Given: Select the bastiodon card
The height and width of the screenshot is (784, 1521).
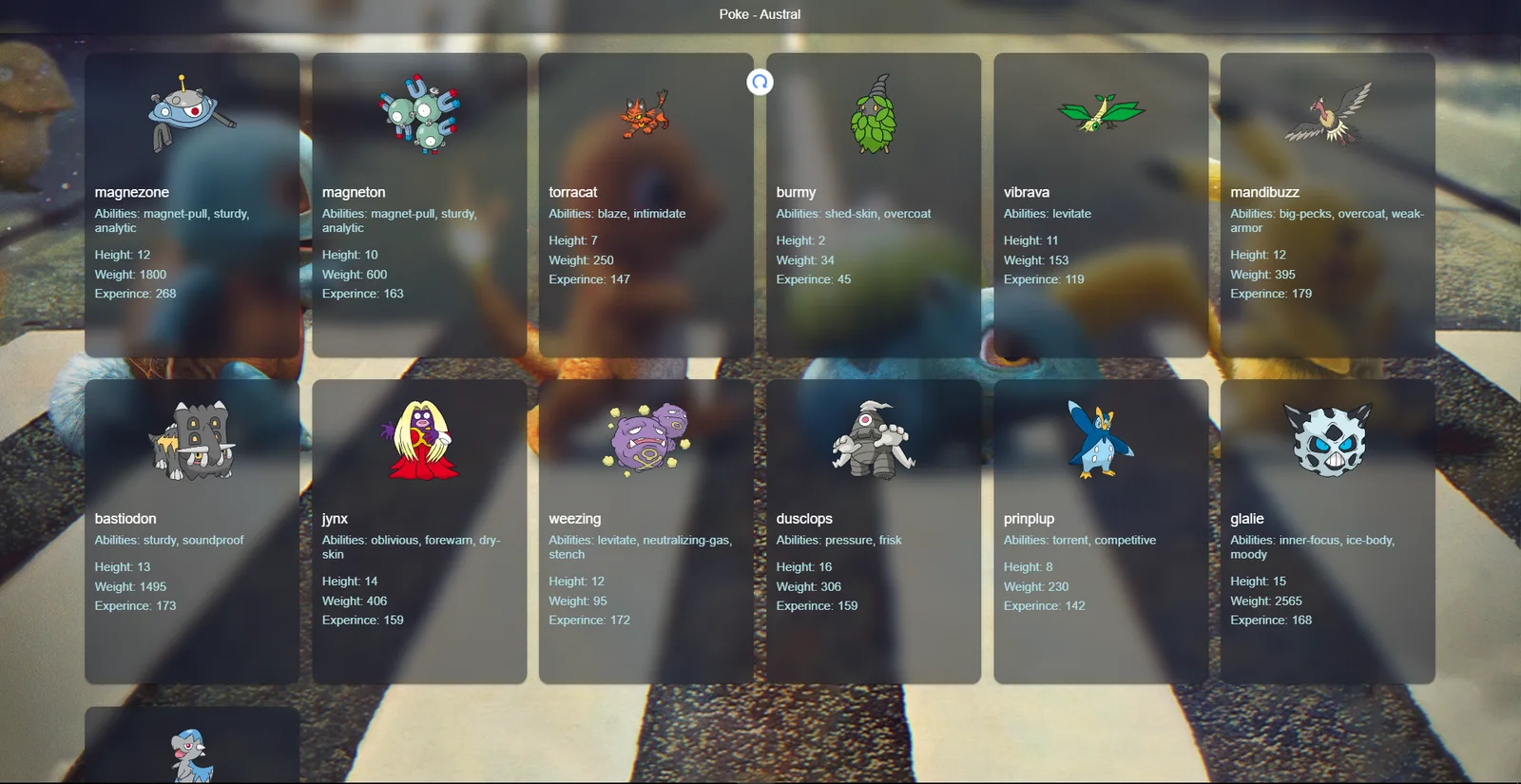Looking at the screenshot, I should pyautogui.click(x=192, y=531).
